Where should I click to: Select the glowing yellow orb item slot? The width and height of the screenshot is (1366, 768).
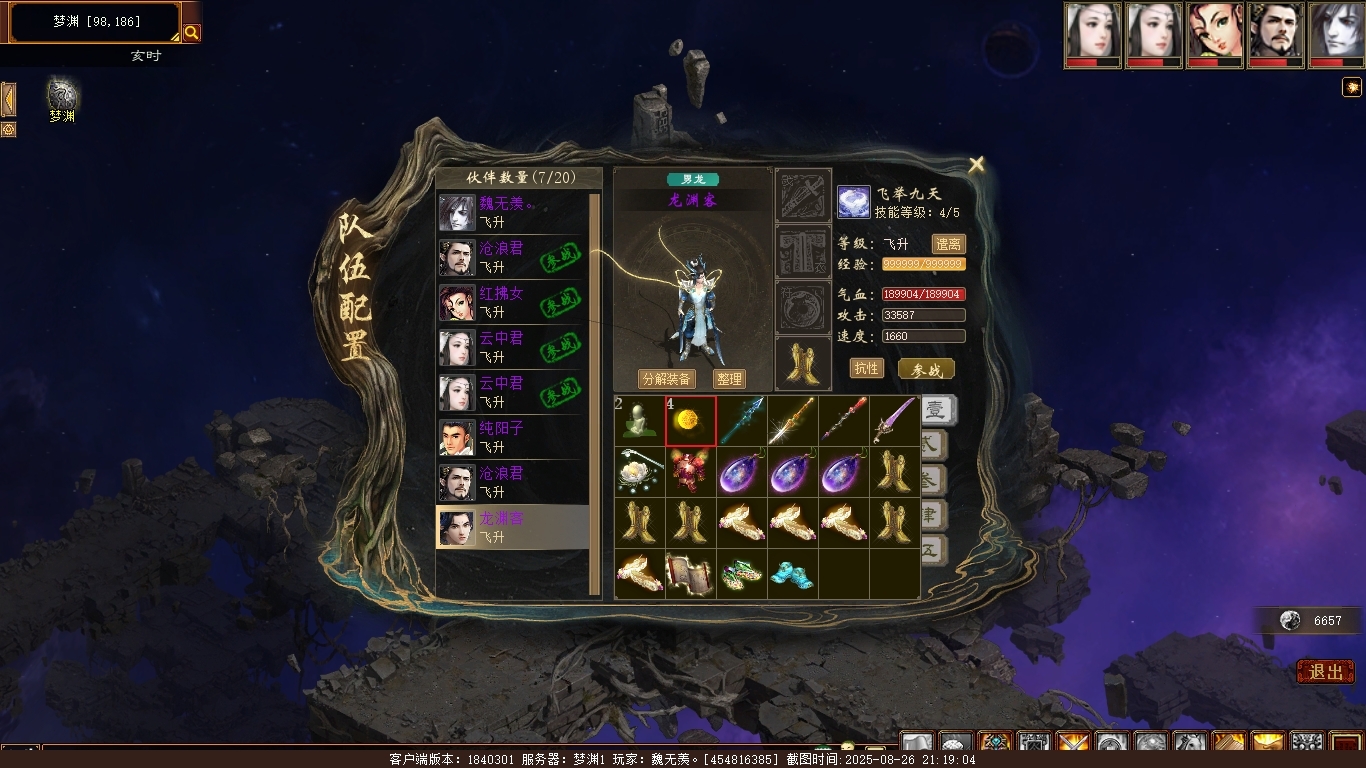pyautogui.click(x=691, y=421)
